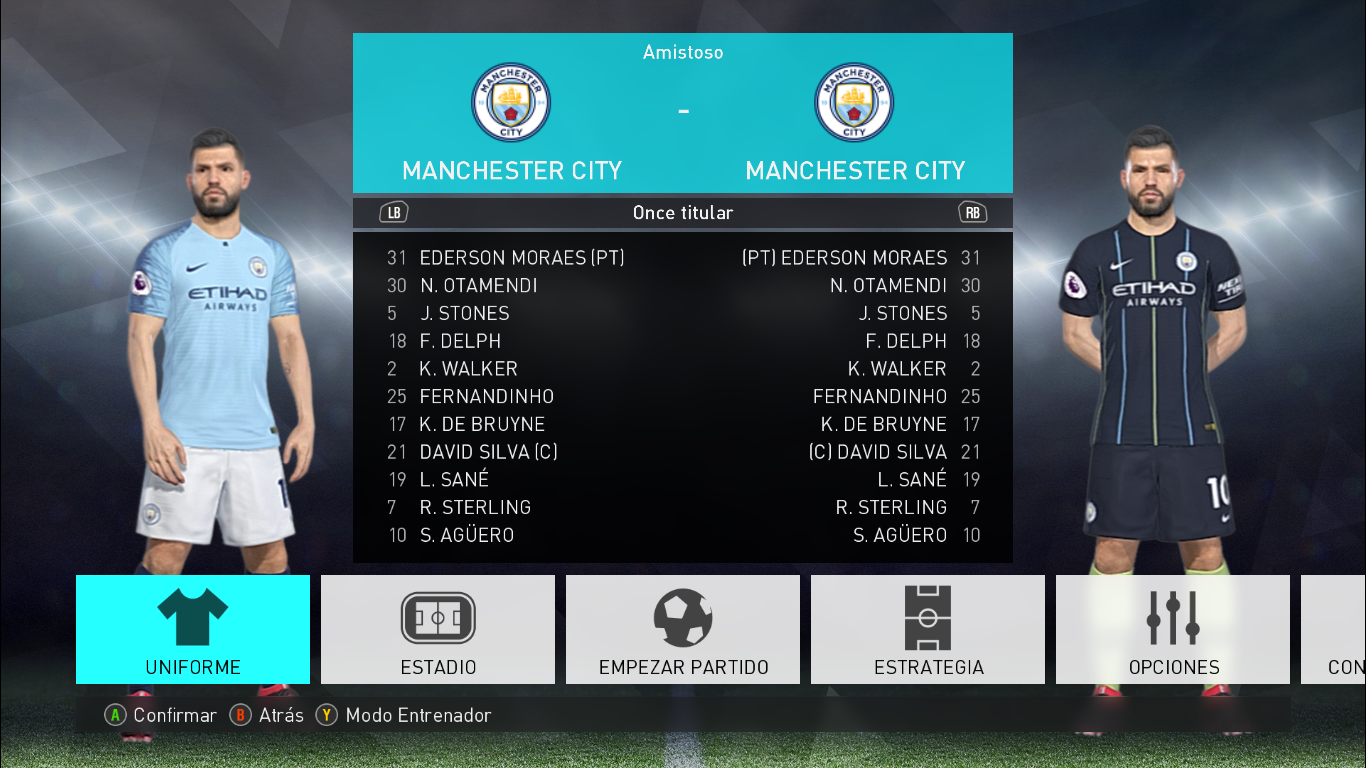Select the Estadio menu tile
1366x768 pixels.
click(438, 629)
